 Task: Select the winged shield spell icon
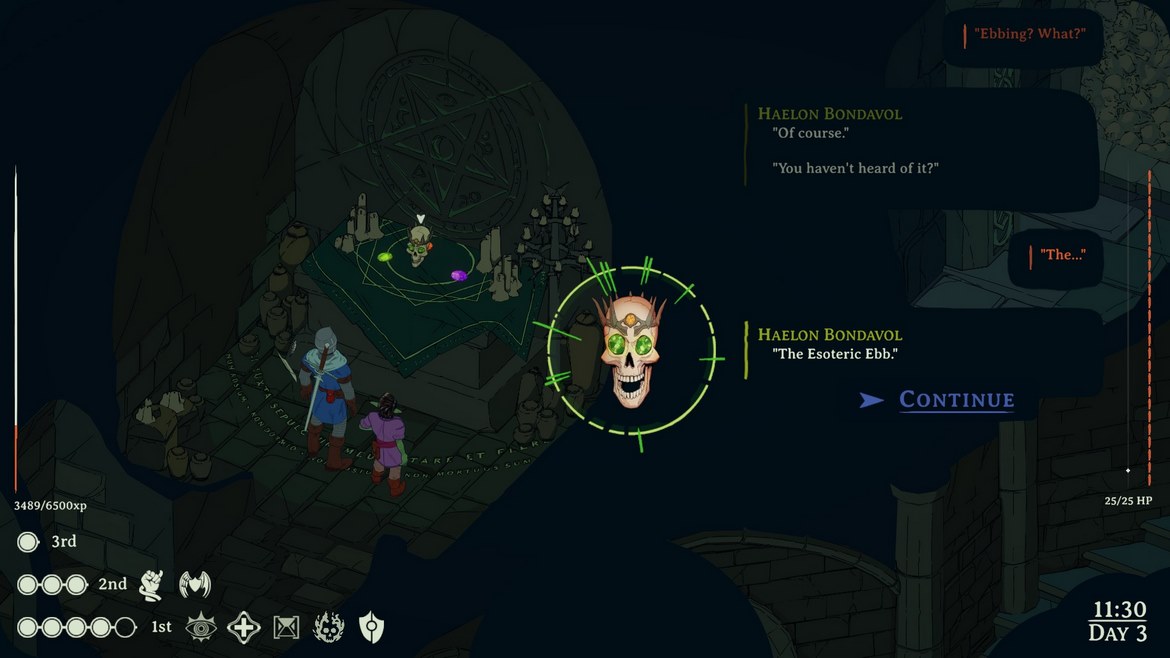click(194, 584)
